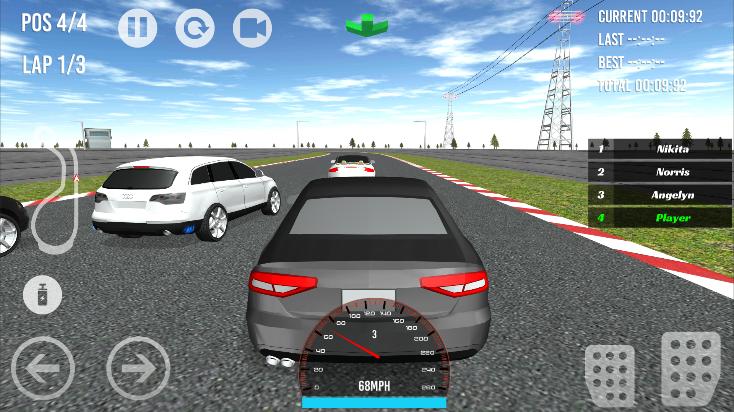Click the track outline minimap

click(x=55, y=195)
